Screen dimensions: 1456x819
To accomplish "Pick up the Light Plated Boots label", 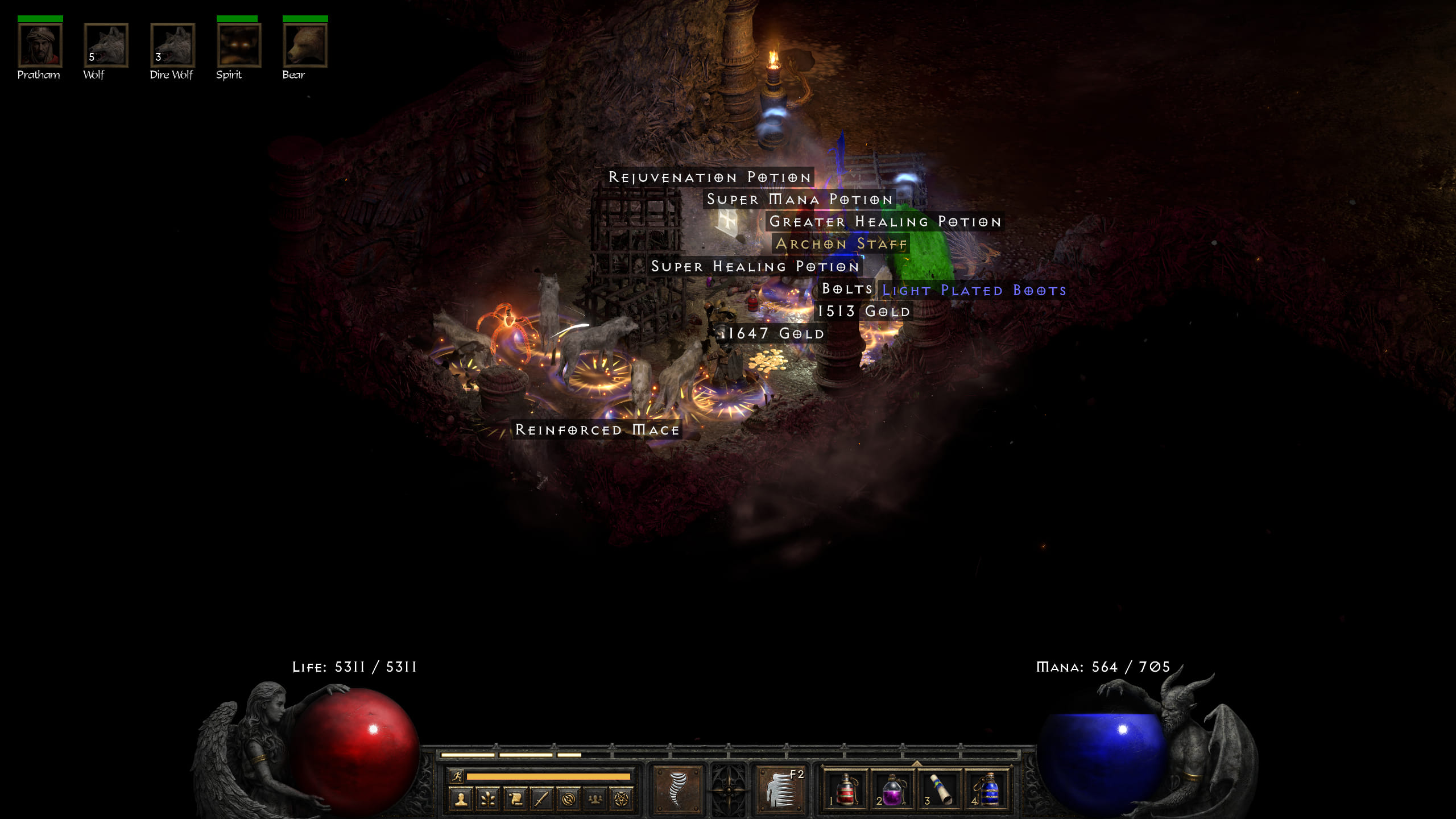I will [x=974, y=291].
